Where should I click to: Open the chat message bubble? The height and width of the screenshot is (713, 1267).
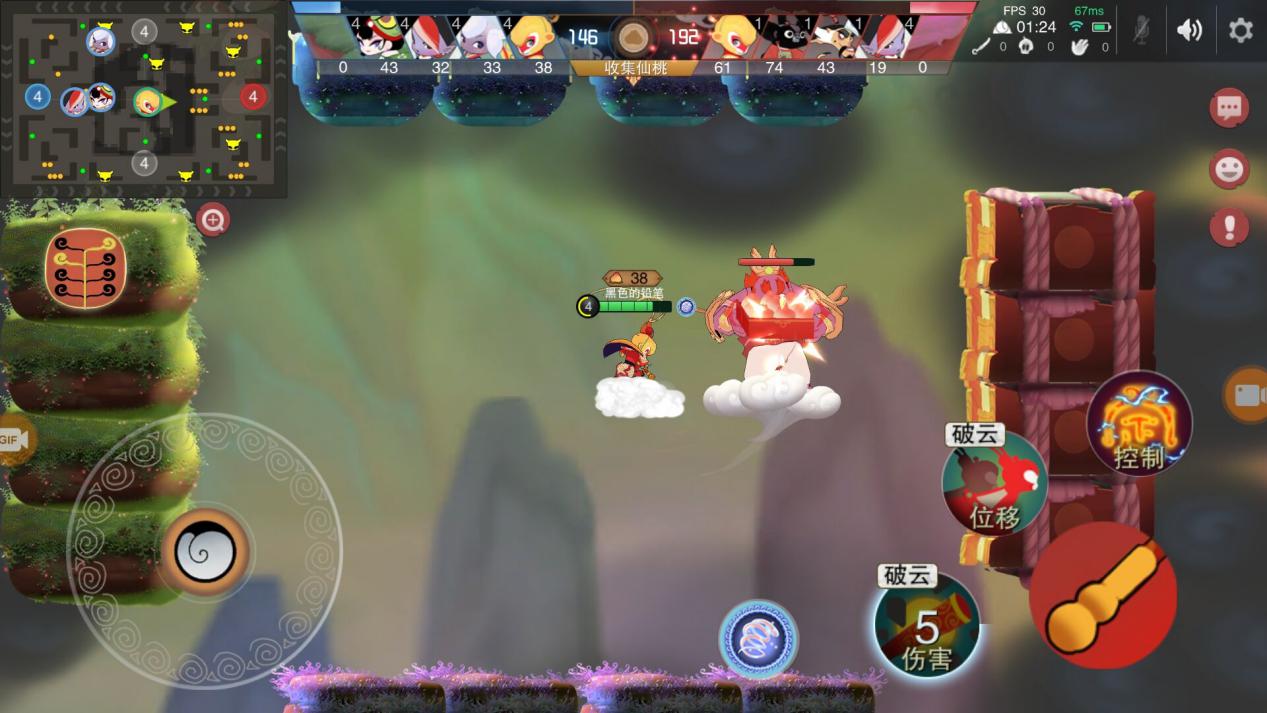[x=1229, y=107]
